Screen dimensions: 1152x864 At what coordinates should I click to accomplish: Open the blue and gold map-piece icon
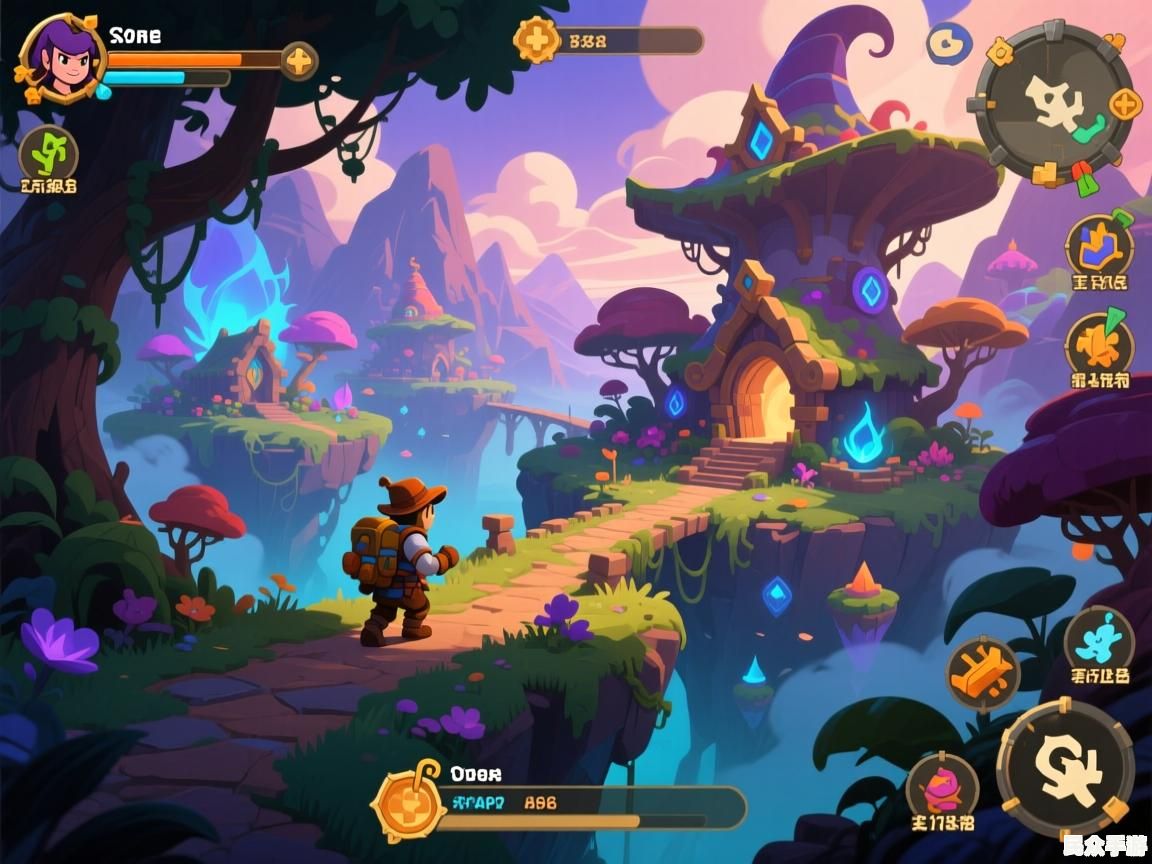1098,245
